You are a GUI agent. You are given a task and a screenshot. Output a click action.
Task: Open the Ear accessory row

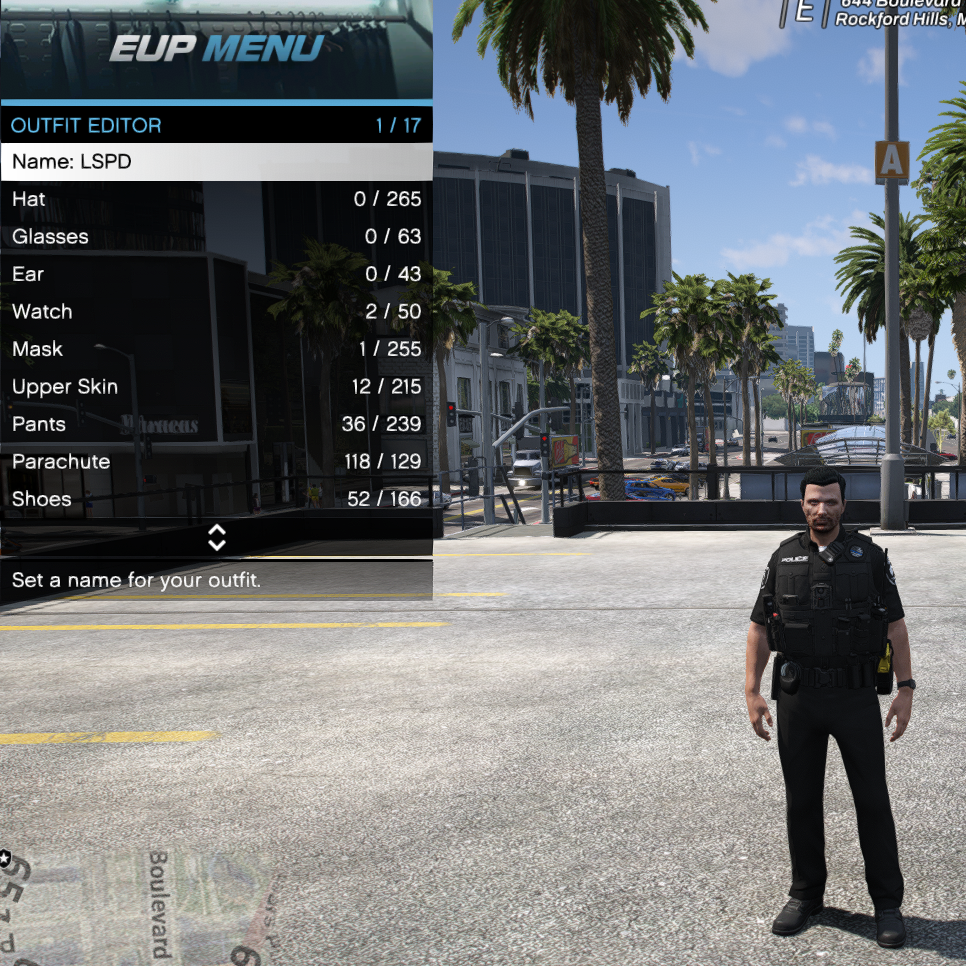[216, 274]
